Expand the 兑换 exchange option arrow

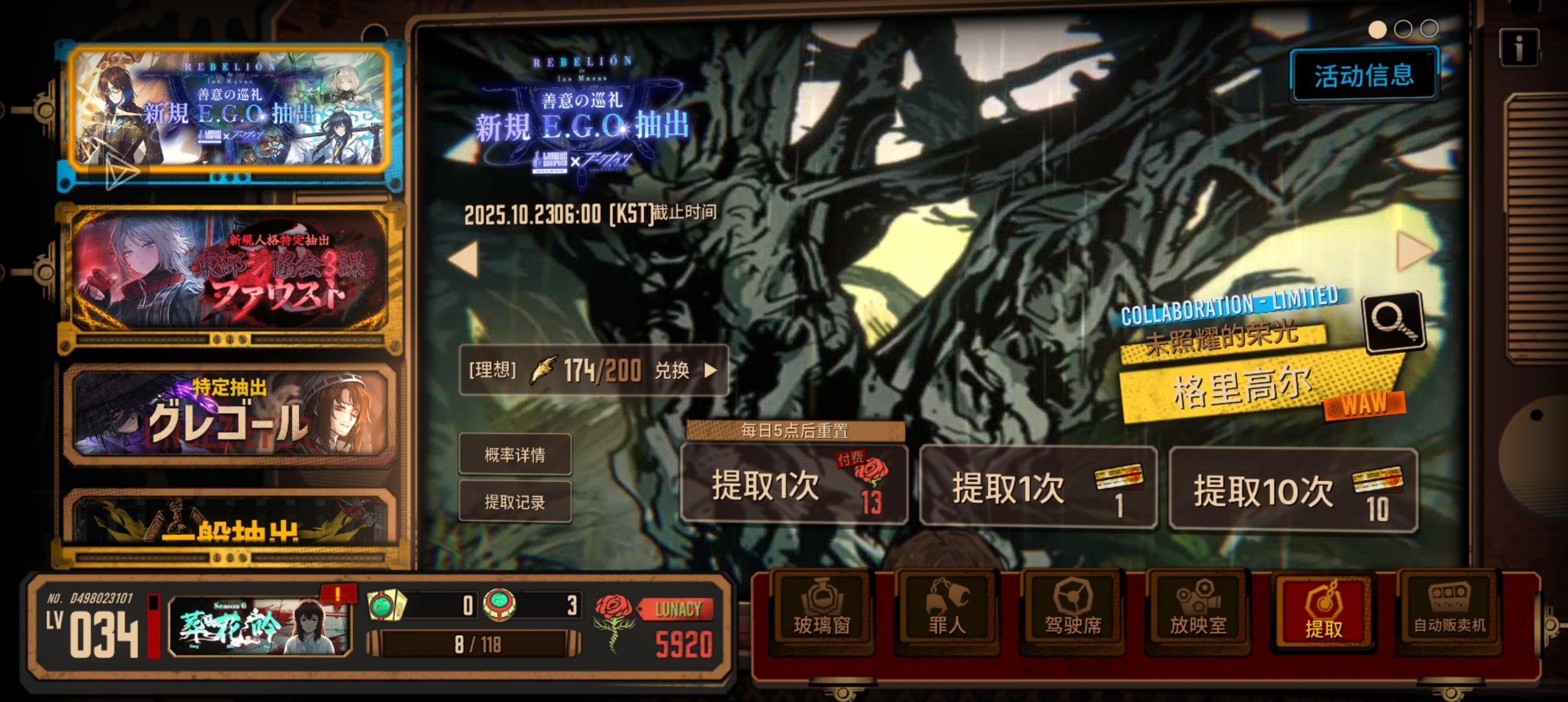tap(709, 370)
